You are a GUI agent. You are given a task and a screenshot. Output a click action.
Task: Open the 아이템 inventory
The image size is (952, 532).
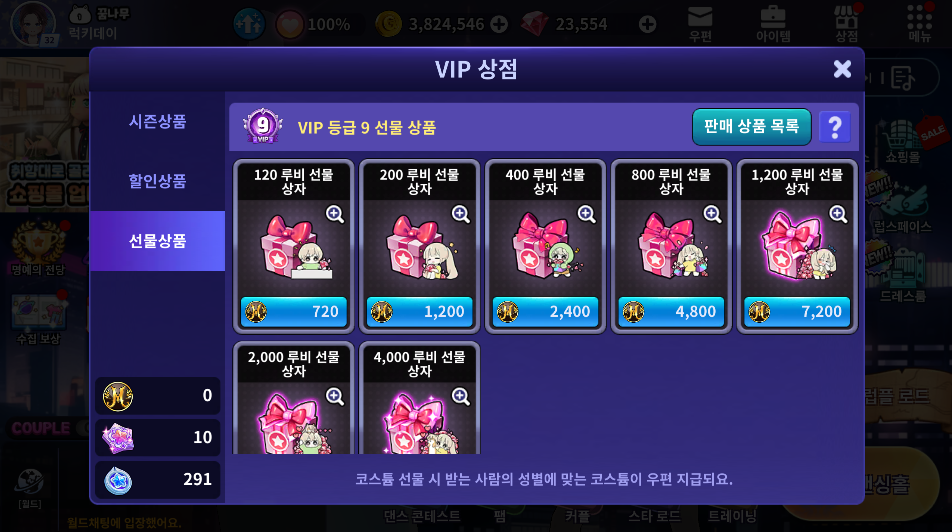click(773, 24)
